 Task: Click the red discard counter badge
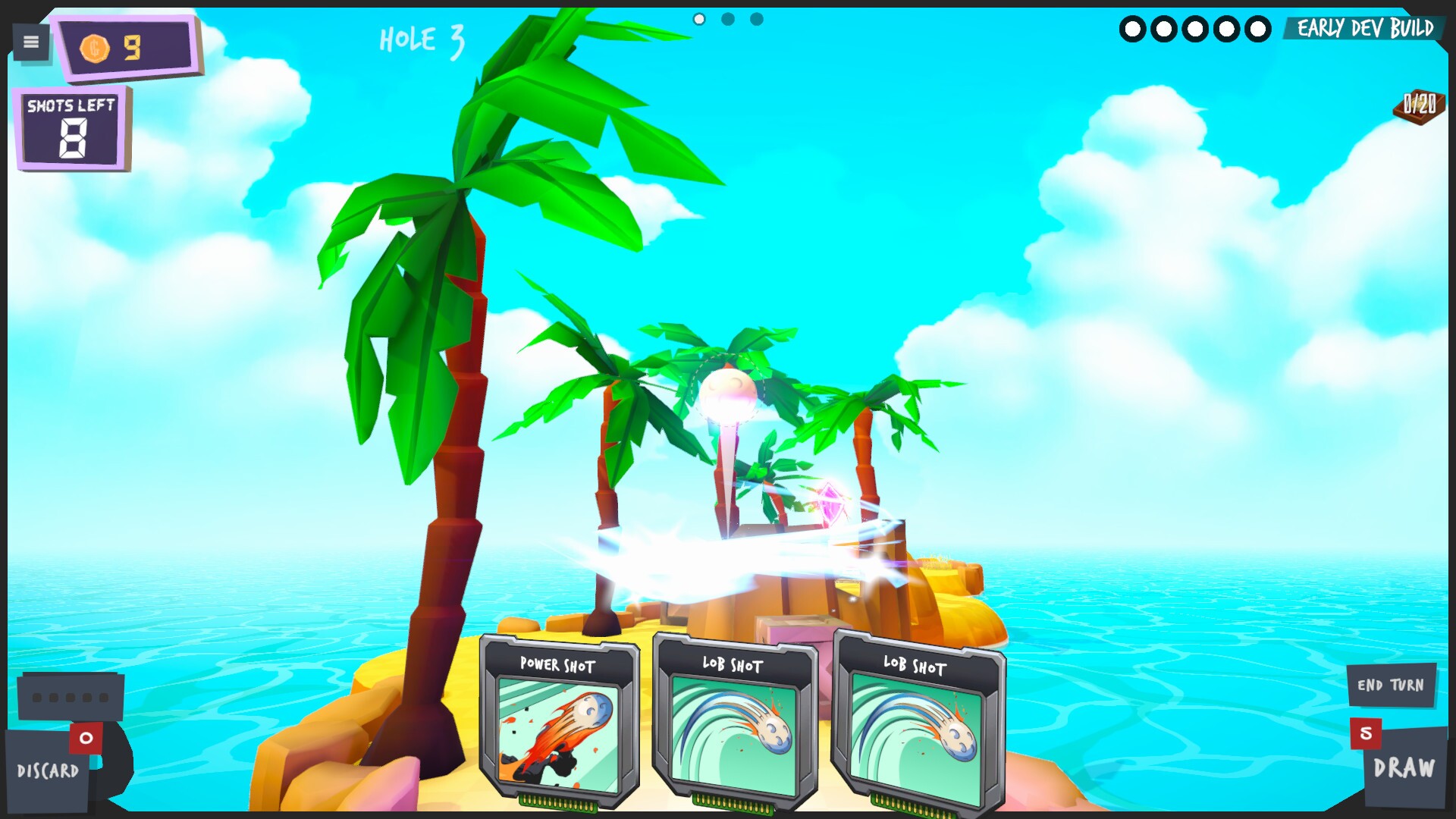pyautogui.click(x=85, y=737)
